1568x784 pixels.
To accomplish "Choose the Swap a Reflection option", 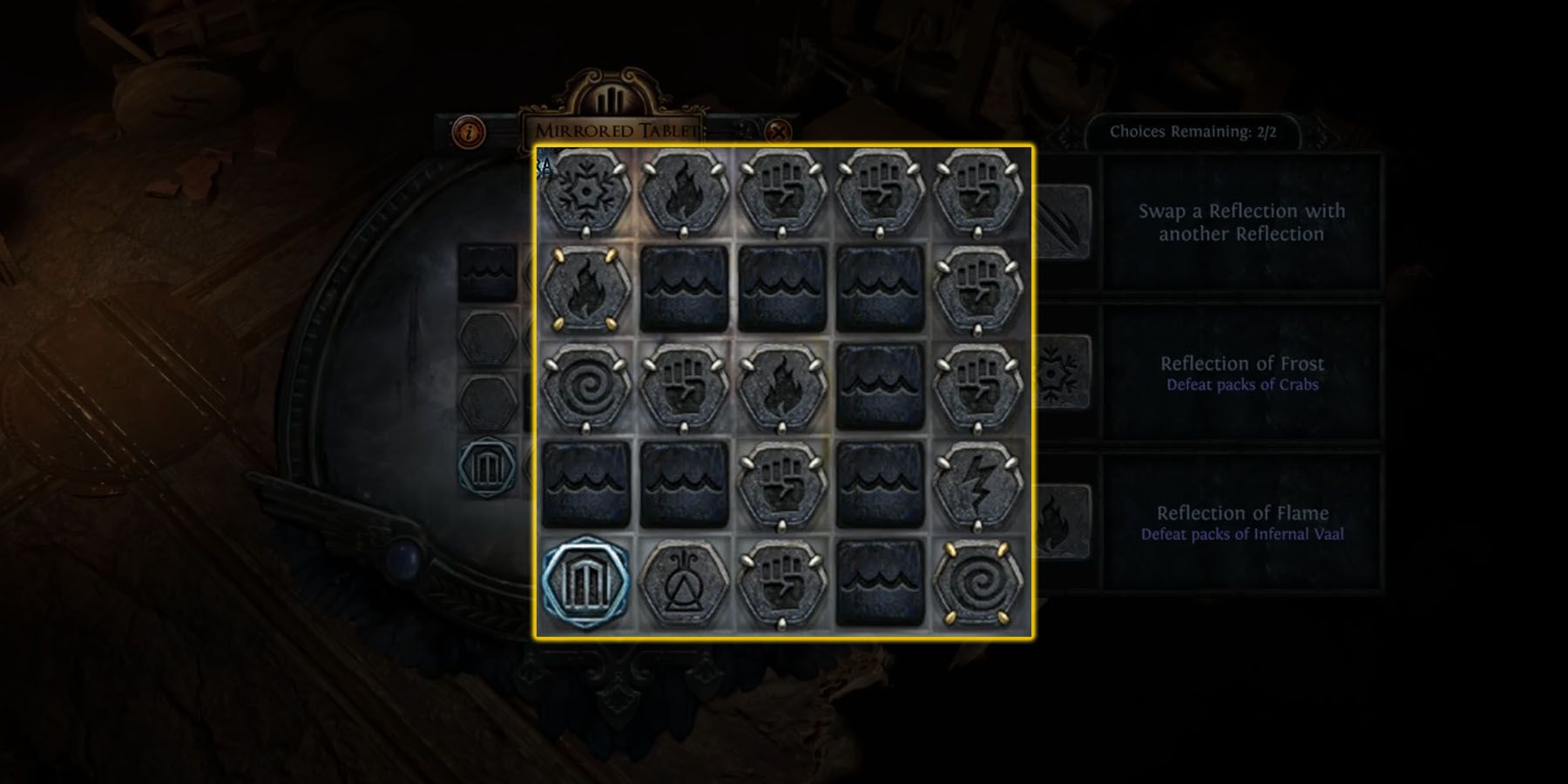I will click(1241, 220).
